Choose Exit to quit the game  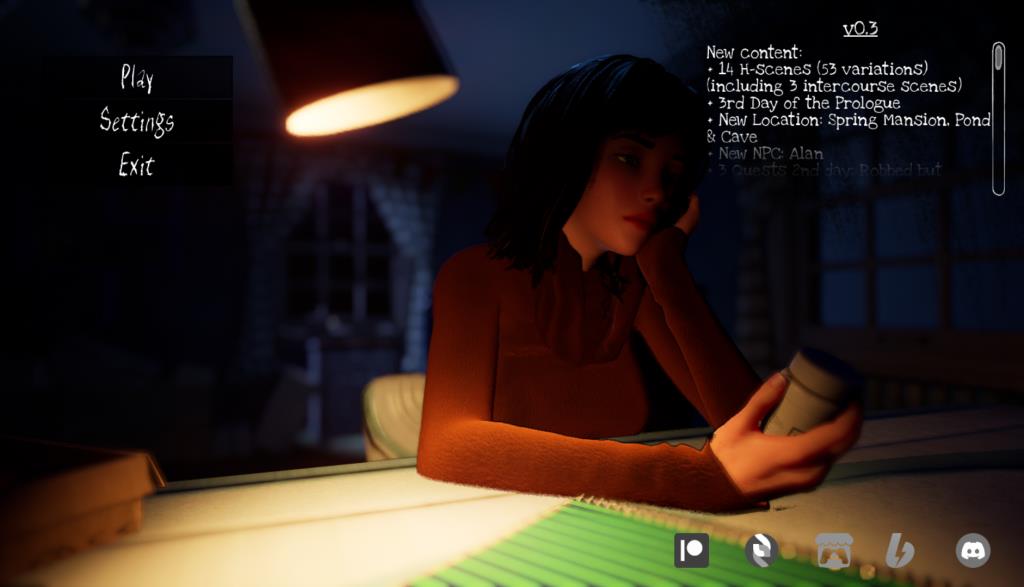137,165
